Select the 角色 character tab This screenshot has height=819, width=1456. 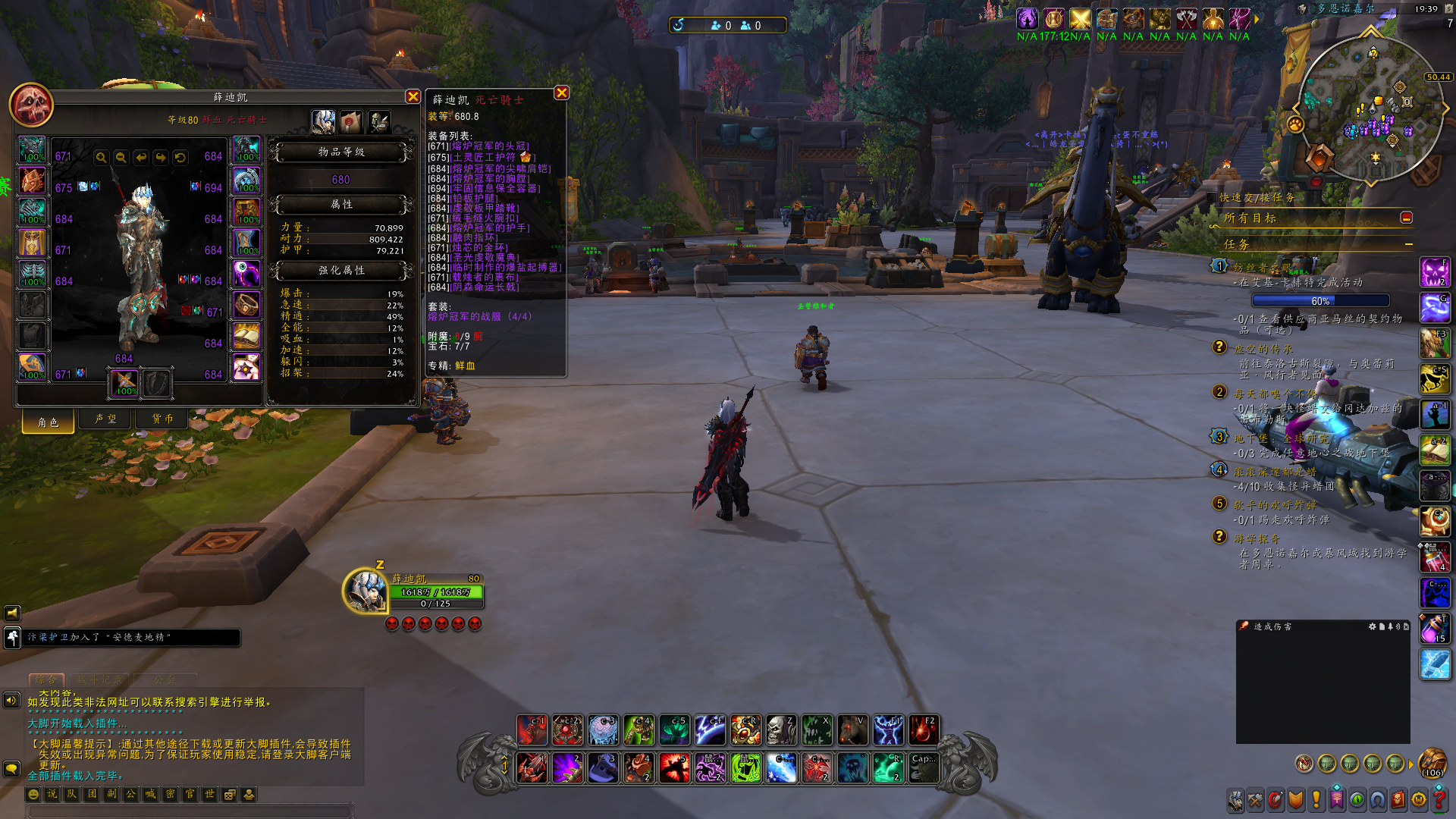click(49, 421)
